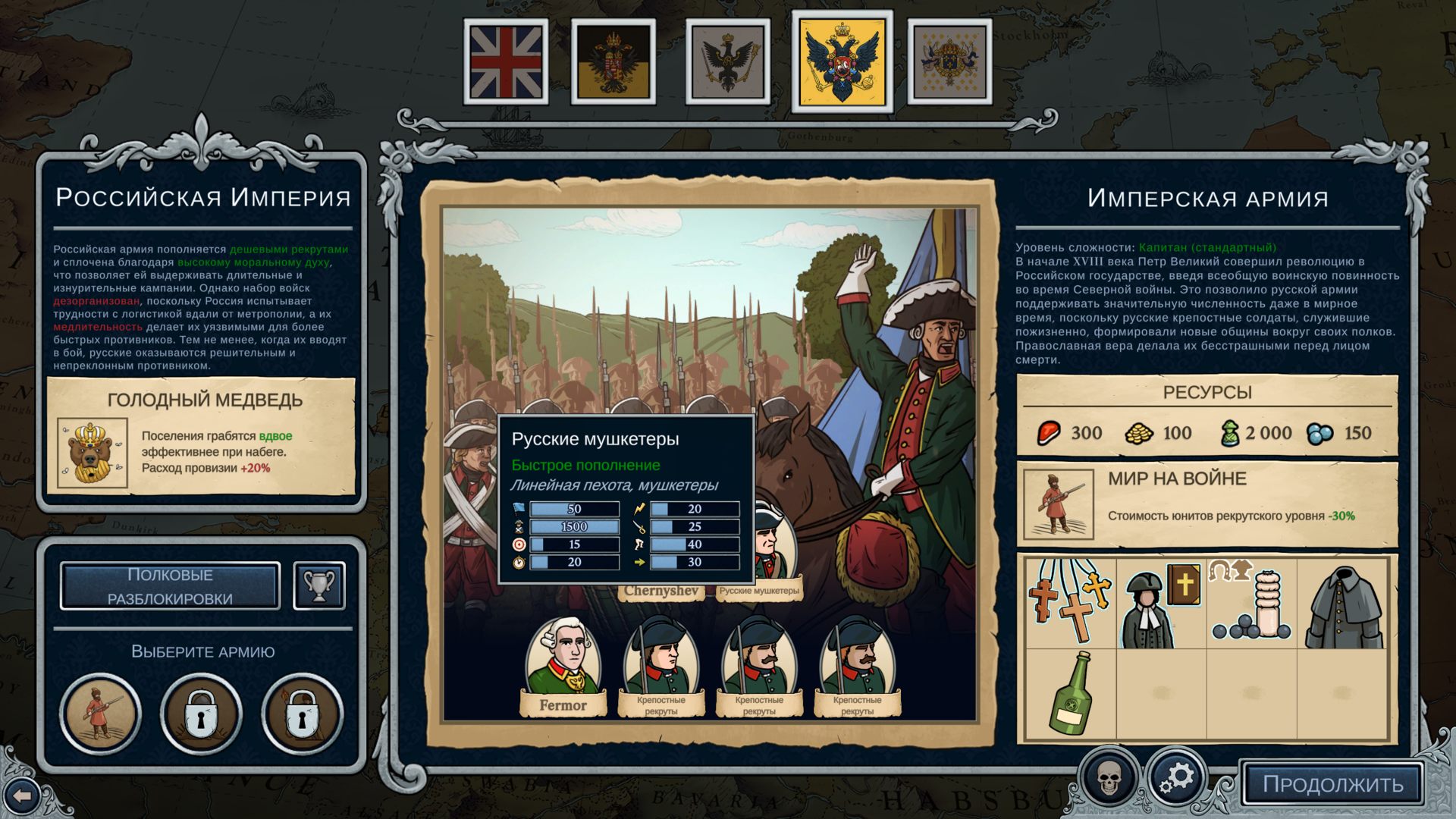Open Полковые разблокировки regimental unlocks
1456x819 pixels.
171,586
